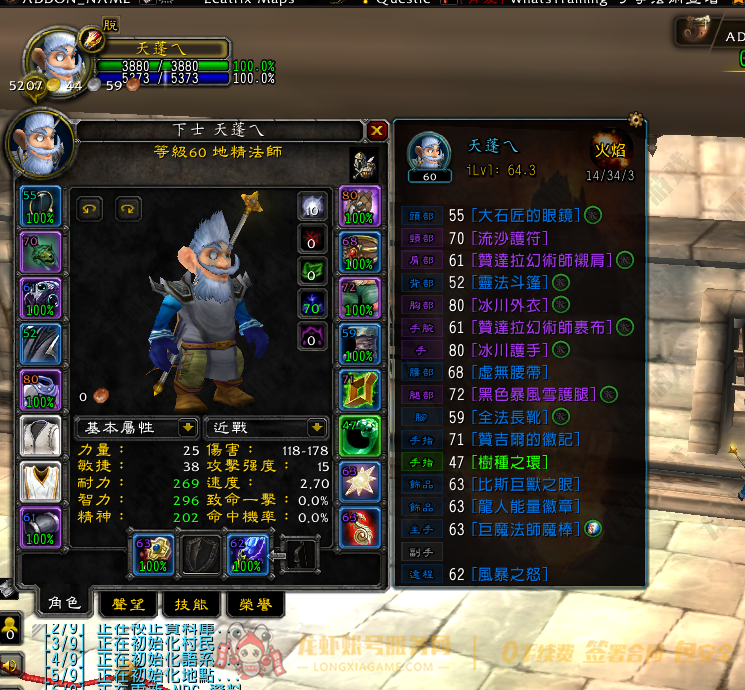745x690 pixels.
Task: Select the green ring equipment slot
Action: tap(360, 435)
